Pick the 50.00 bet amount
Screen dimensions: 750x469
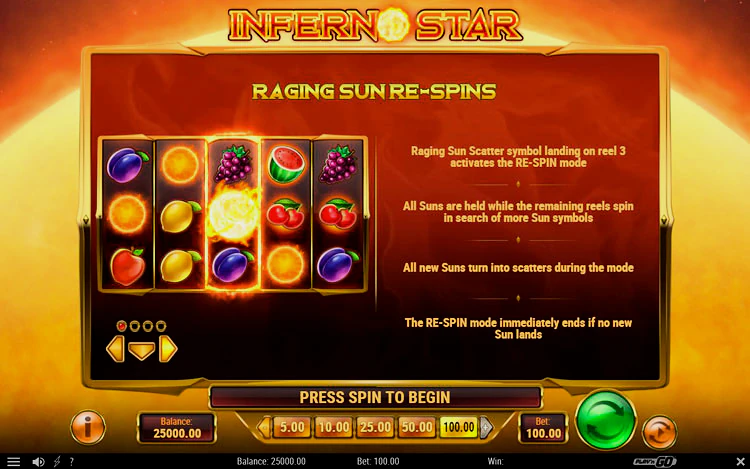coord(416,428)
